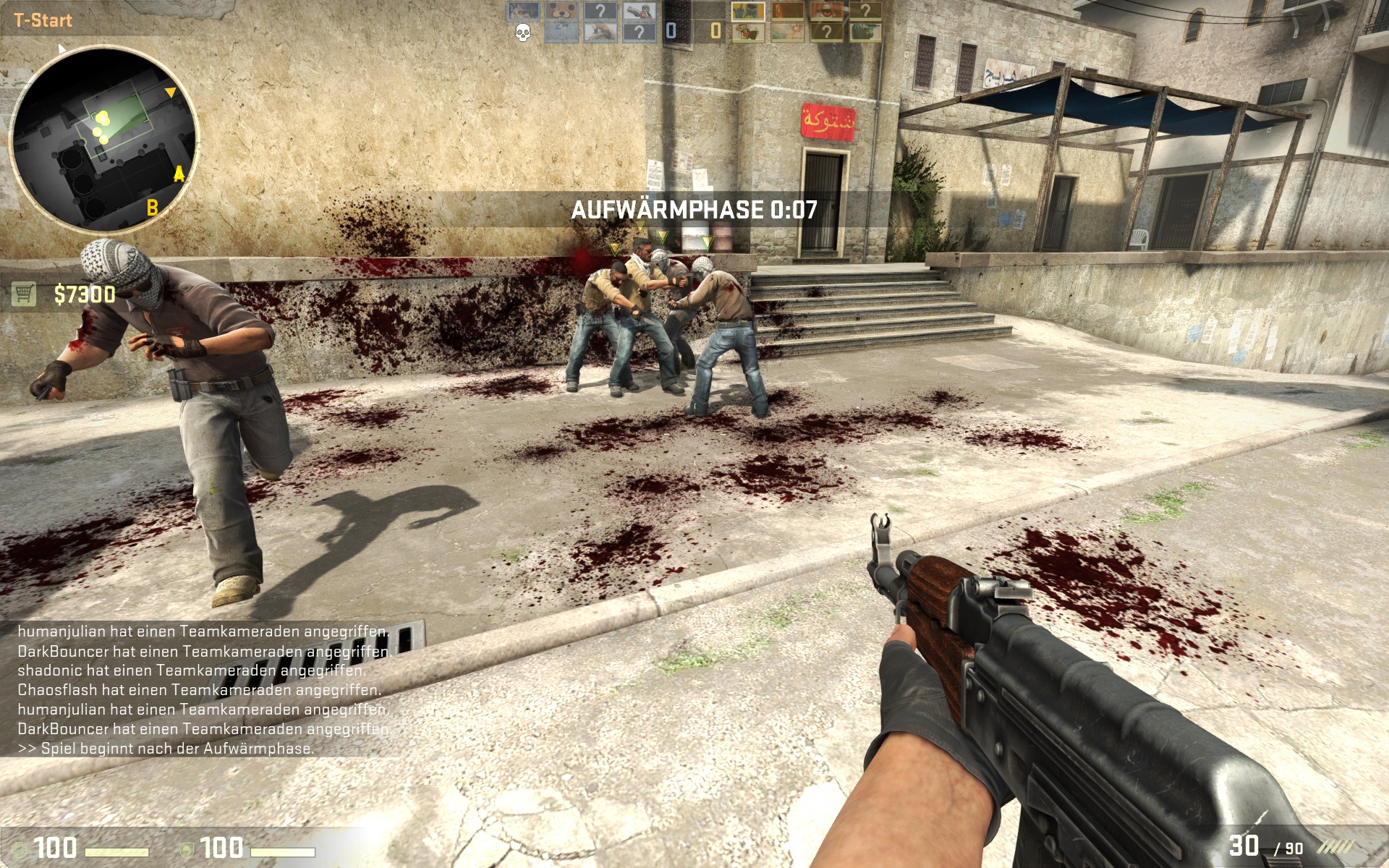The width and height of the screenshot is (1389, 868).
Task: Select the bear face player avatar
Action: click(561, 12)
